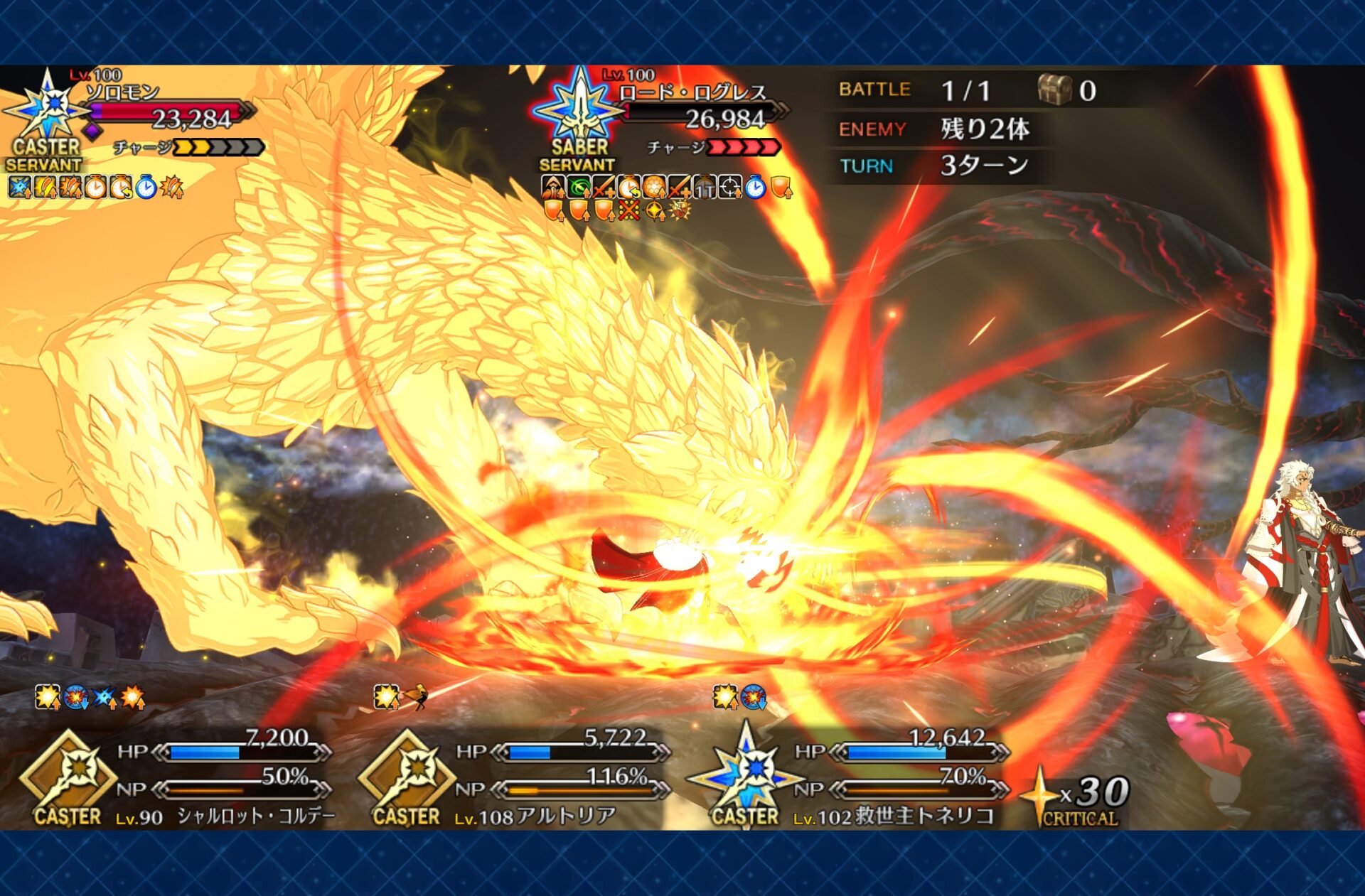Screen dimensions: 1365x896
Task: Open シャルロット・コルデー's servant status panel
Action: click(x=178, y=778)
